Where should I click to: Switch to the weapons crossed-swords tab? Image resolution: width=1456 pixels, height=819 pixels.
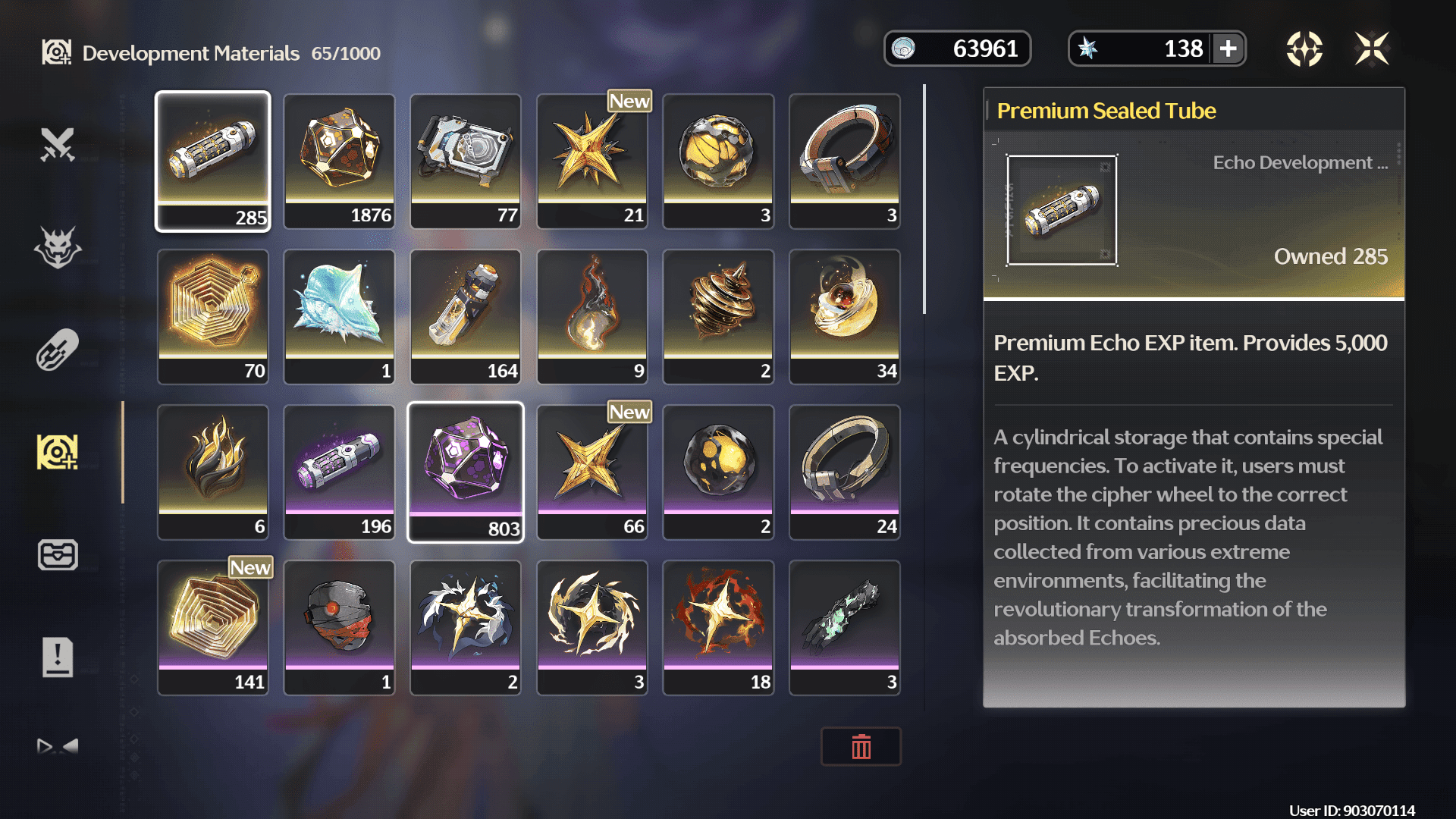coord(58,144)
